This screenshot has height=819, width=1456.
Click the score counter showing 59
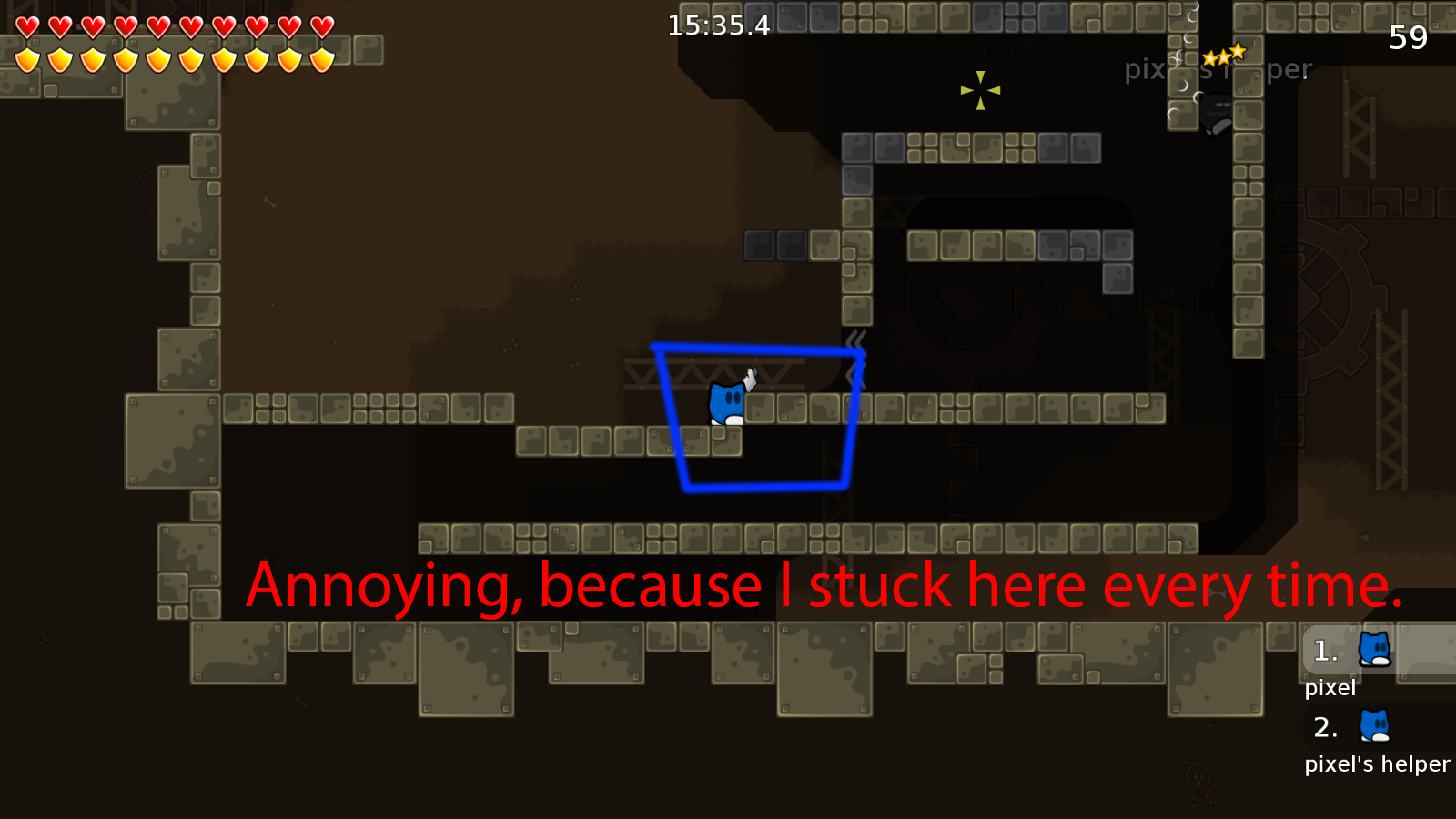pos(1407,38)
